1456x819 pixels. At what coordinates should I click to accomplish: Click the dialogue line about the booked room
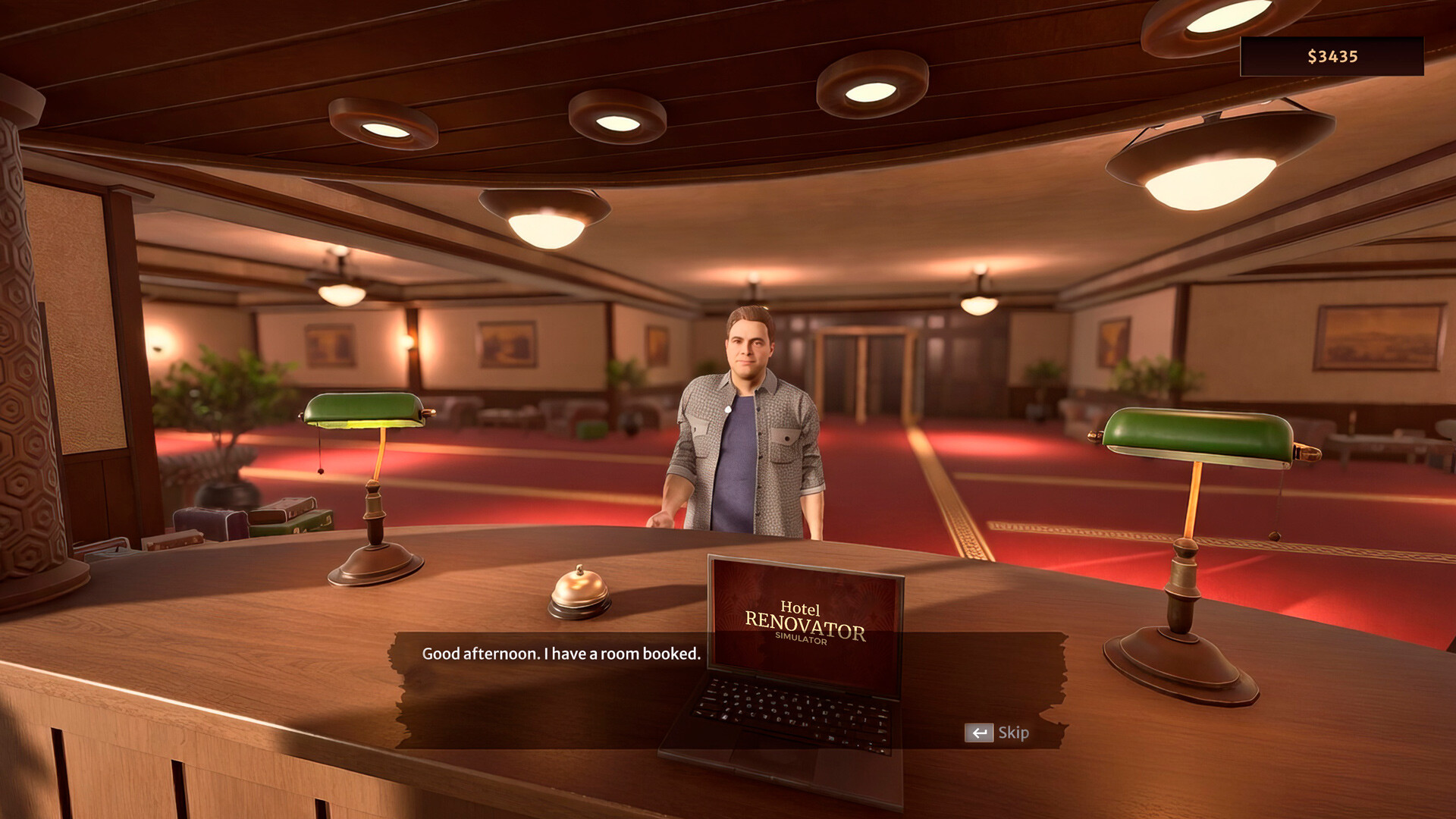click(561, 653)
